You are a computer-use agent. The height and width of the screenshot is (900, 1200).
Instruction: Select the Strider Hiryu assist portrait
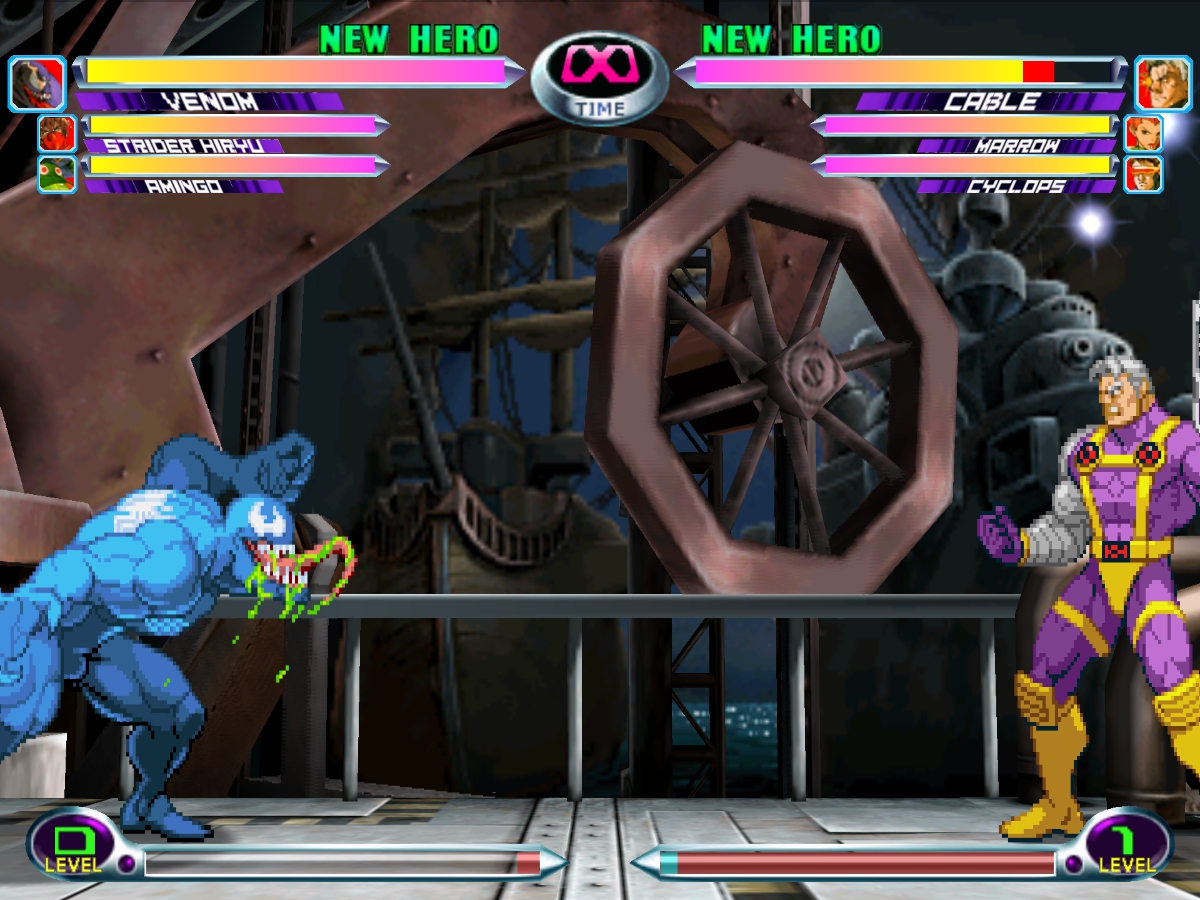tap(57, 133)
